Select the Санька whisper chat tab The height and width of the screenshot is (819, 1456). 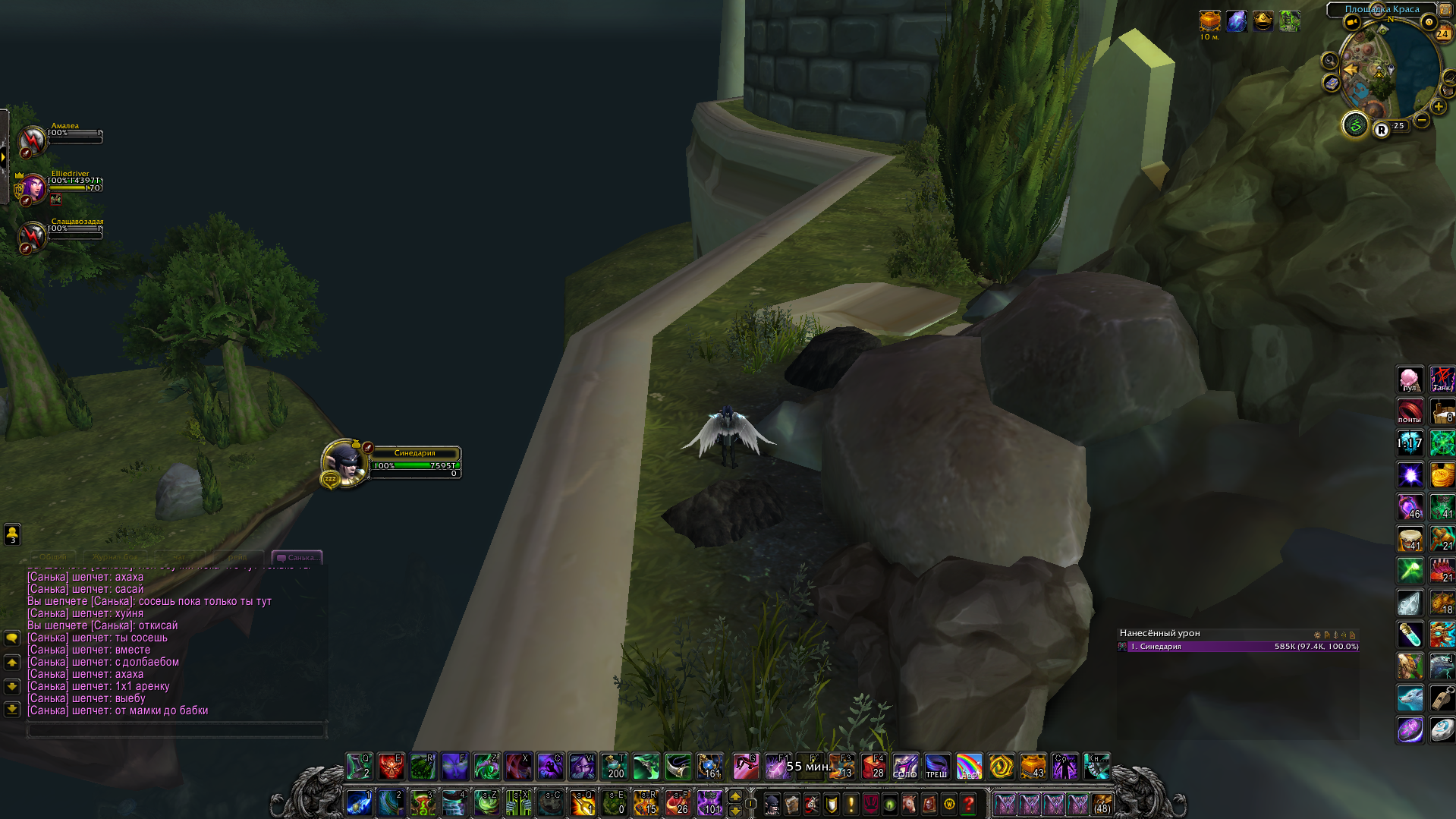(x=297, y=557)
